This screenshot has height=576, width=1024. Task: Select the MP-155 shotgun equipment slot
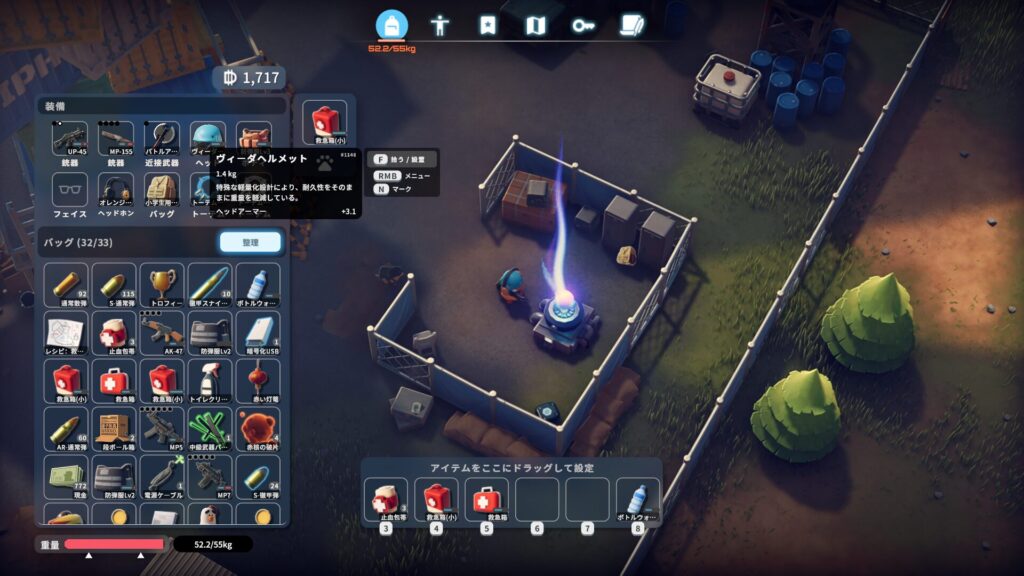click(115, 139)
